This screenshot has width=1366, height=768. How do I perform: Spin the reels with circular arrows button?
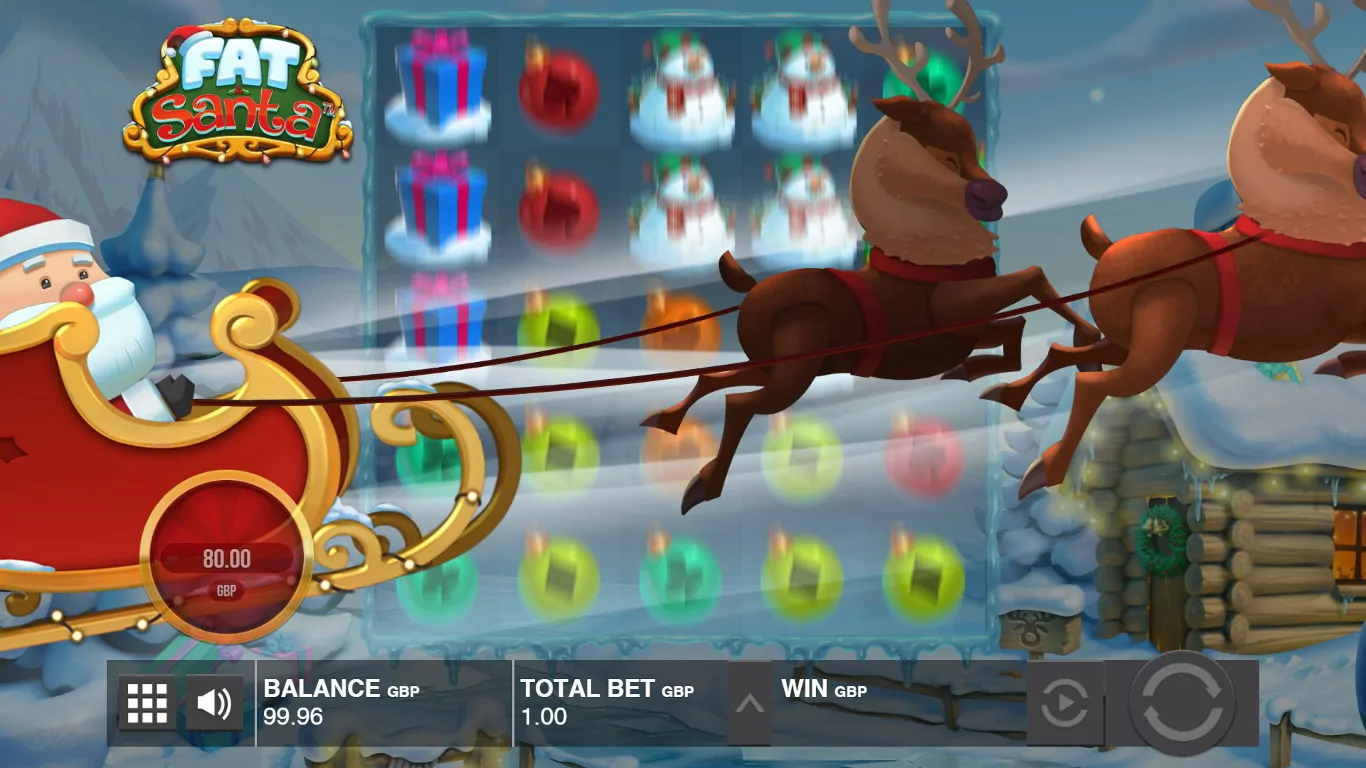point(1182,703)
